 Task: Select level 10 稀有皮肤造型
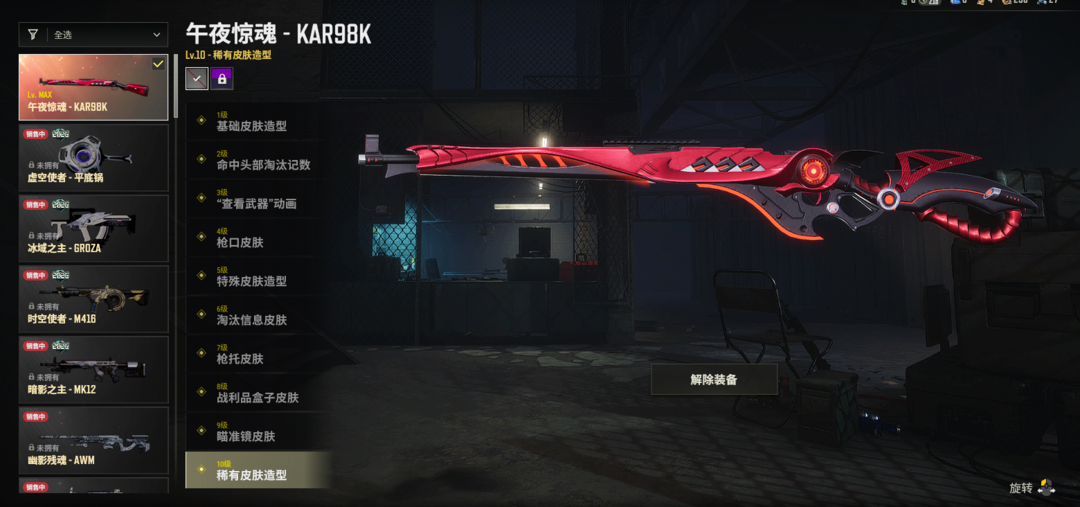point(255,471)
